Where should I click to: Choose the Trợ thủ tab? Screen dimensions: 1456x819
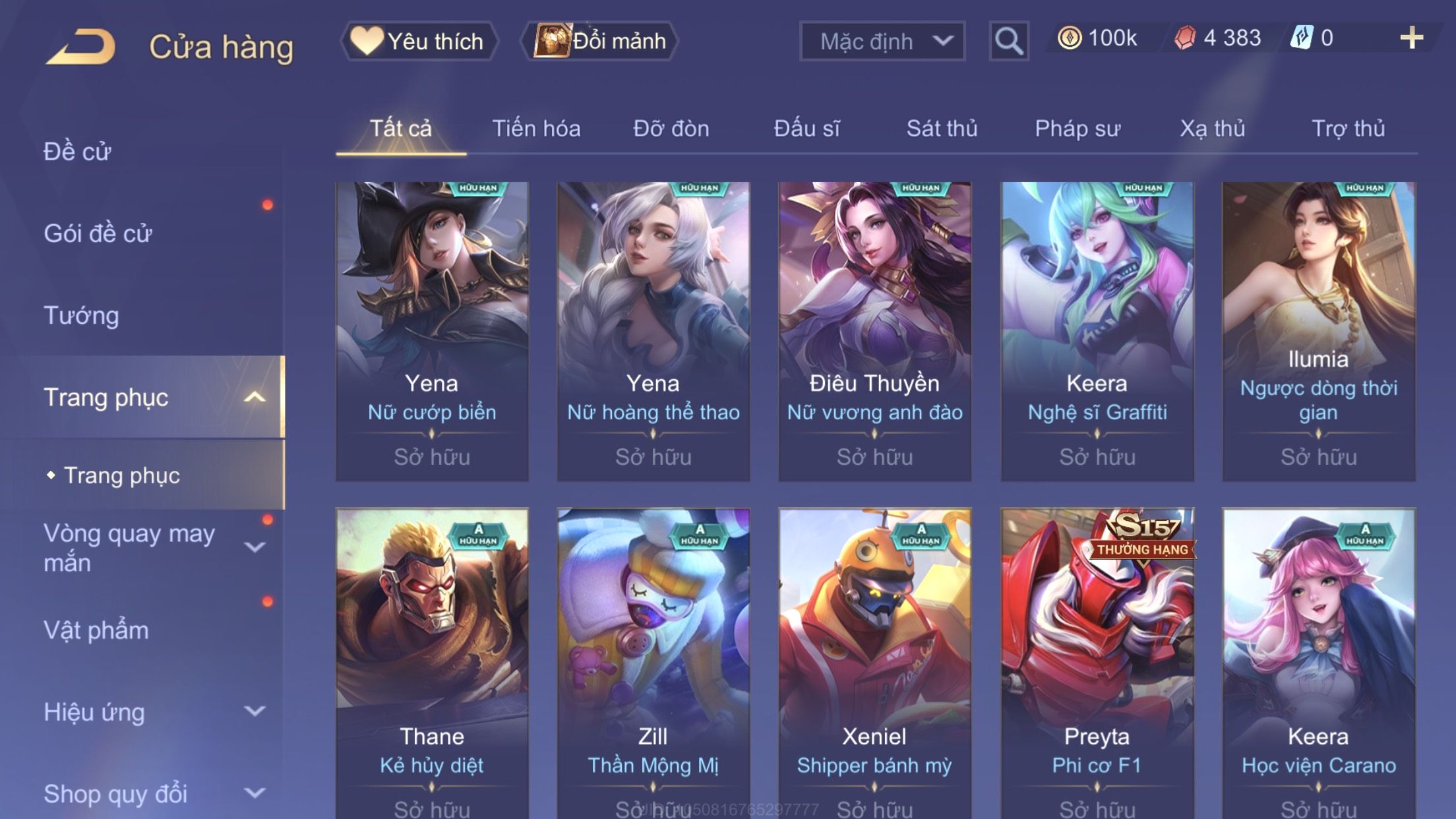(1348, 129)
